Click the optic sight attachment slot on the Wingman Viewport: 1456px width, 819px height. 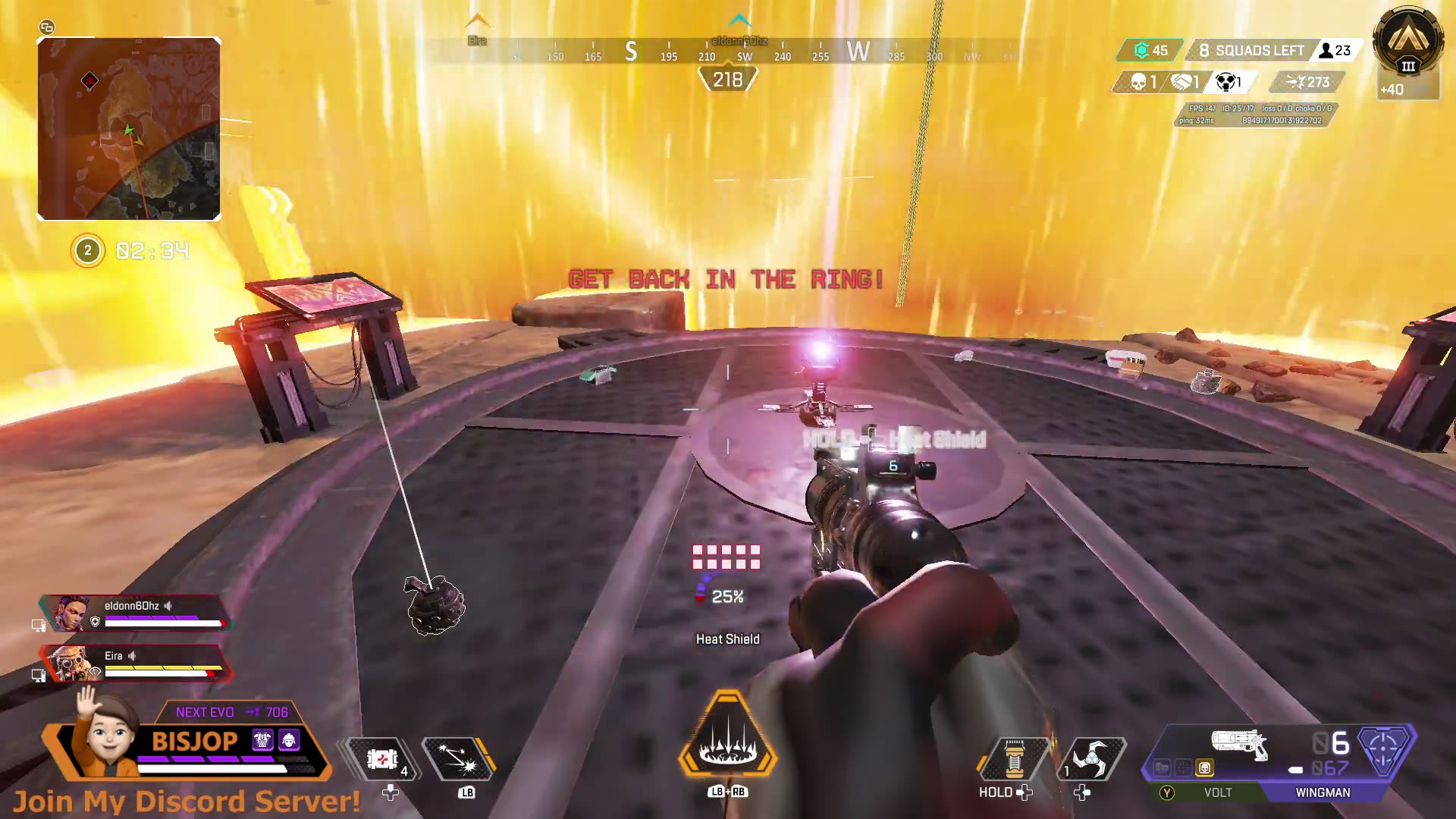(x=1183, y=768)
